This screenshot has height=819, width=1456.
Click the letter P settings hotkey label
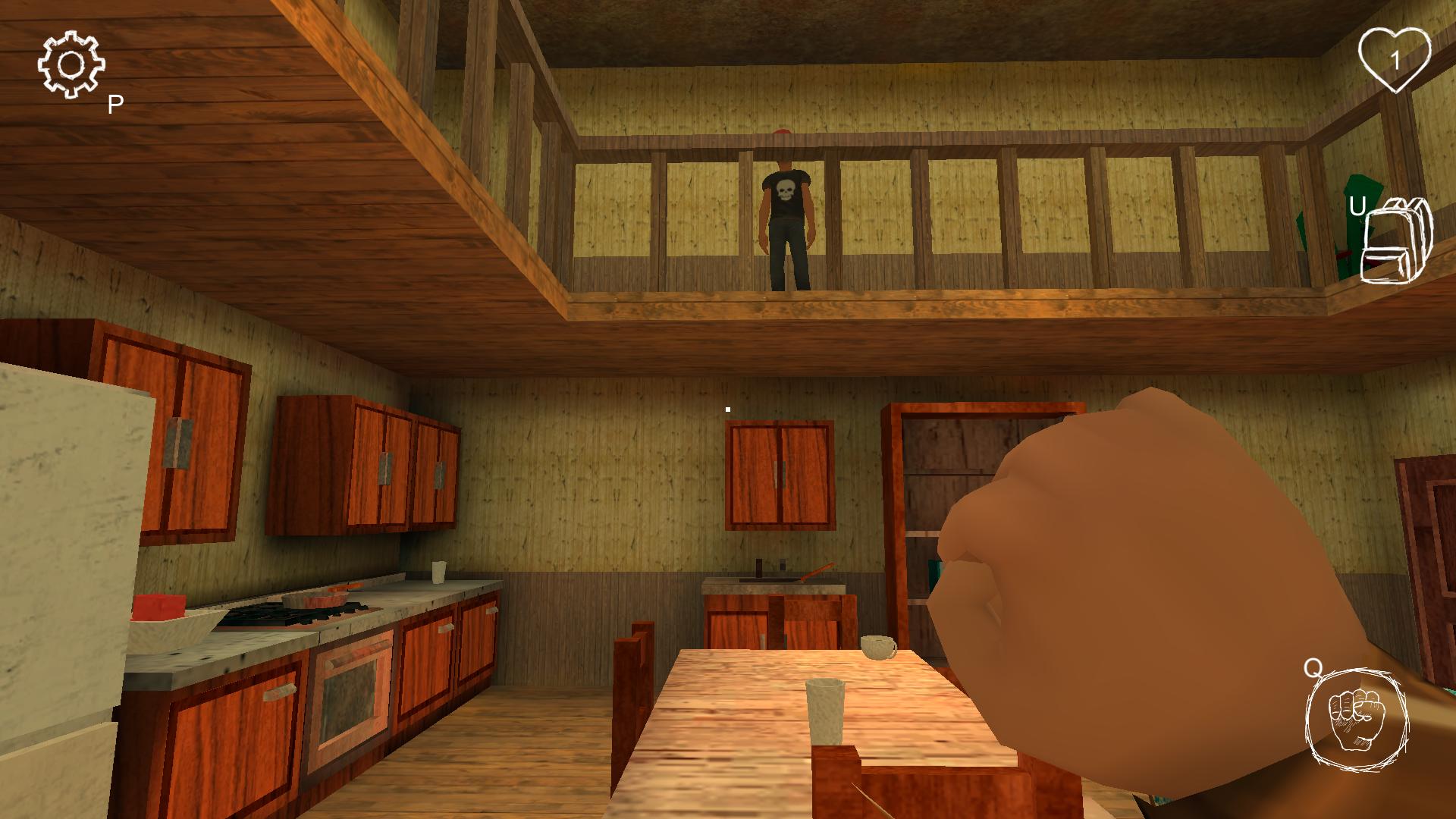click(114, 102)
